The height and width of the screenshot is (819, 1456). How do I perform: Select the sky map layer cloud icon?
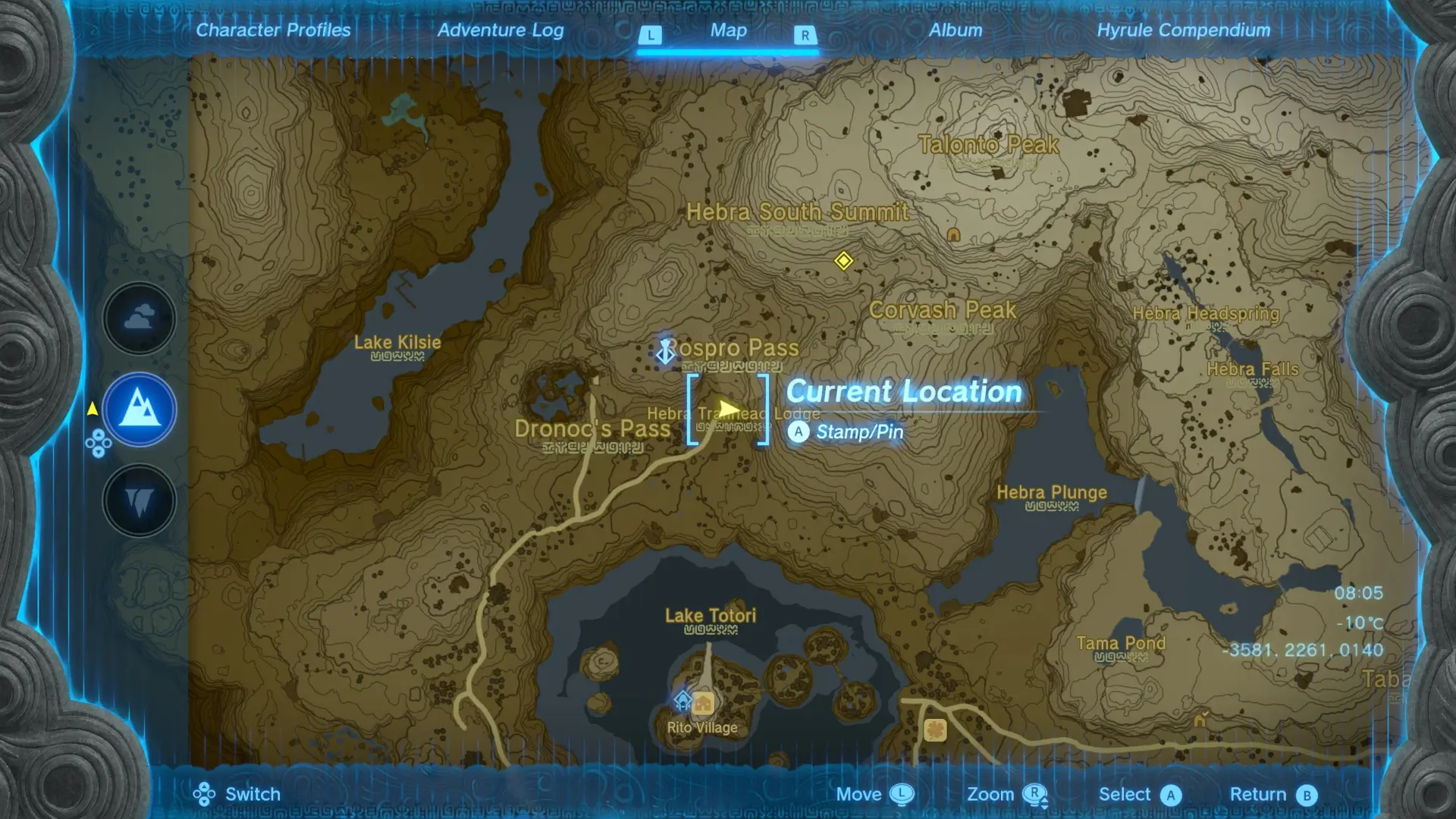pyautogui.click(x=139, y=318)
